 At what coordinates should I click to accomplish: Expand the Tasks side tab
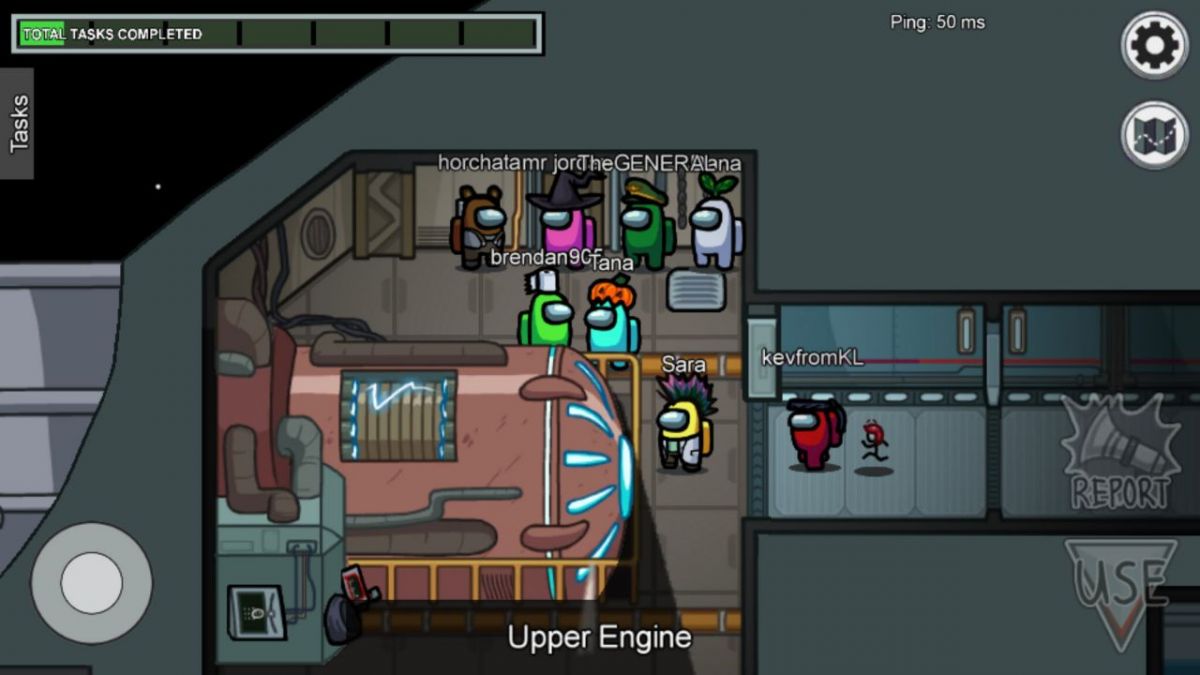17,123
